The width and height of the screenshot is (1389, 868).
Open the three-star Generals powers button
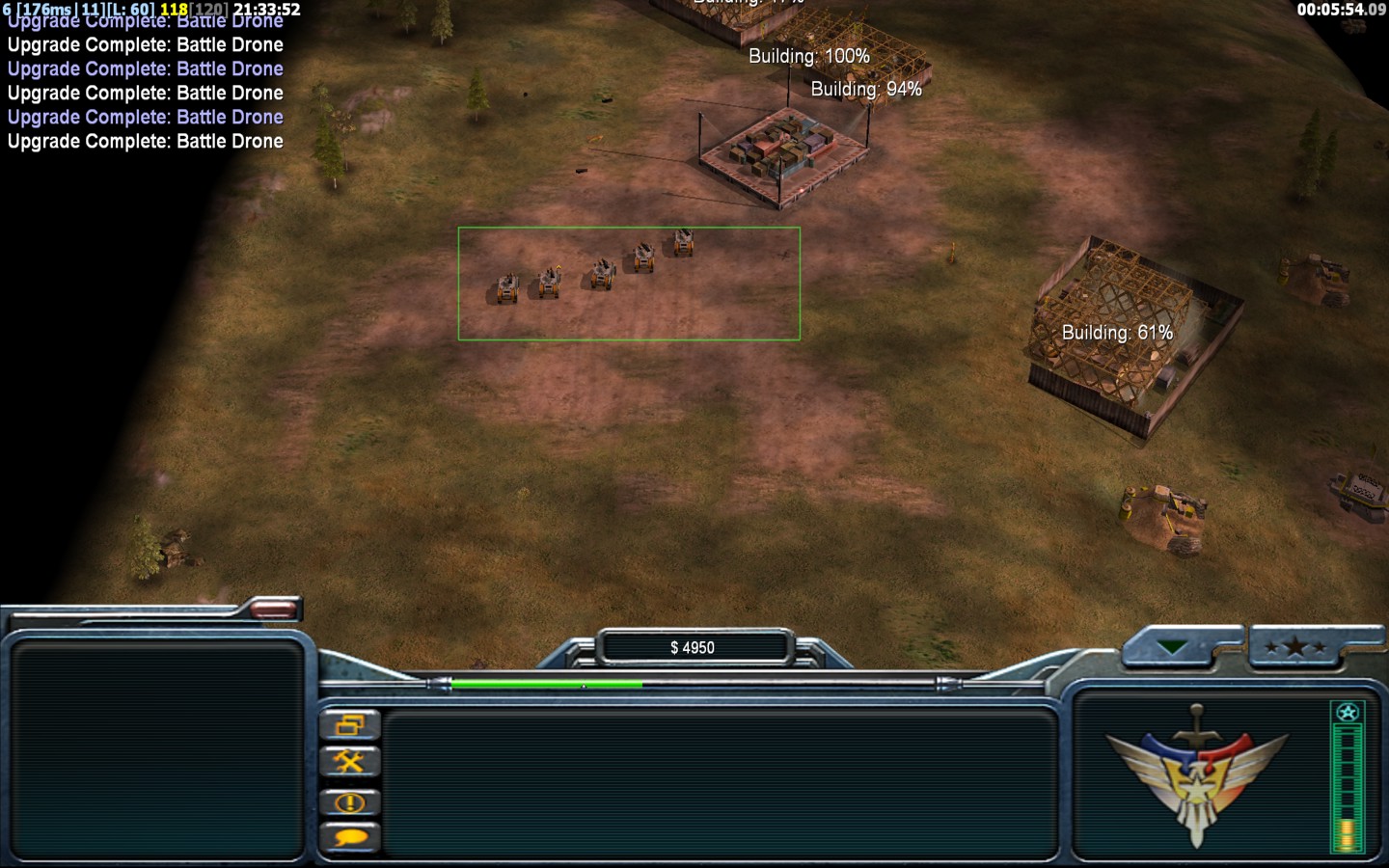(1294, 647)
